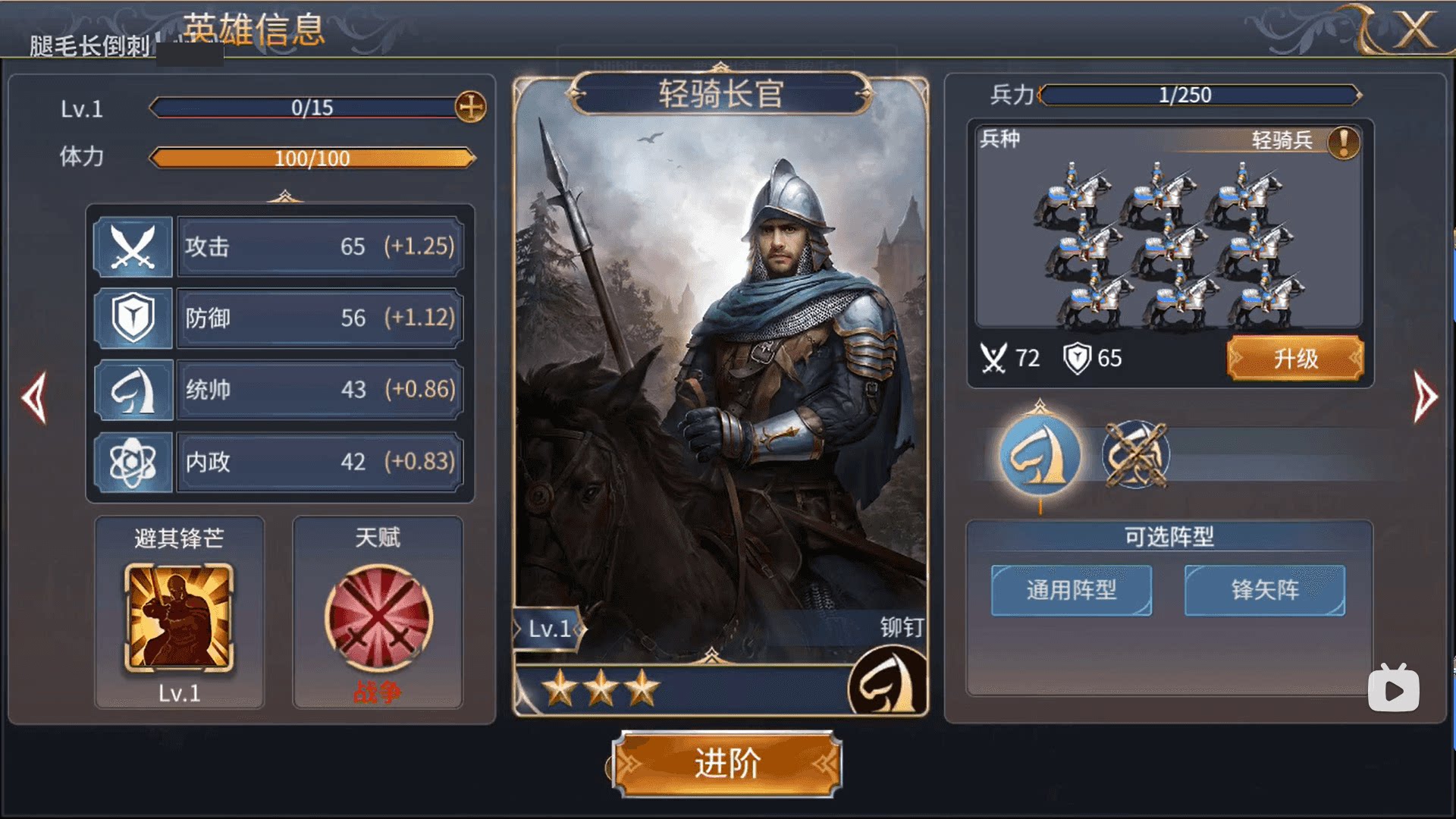Switch to the 锋矢阵 formation
Screen dimensions: 1456x819
click(x=1263, y=591)
